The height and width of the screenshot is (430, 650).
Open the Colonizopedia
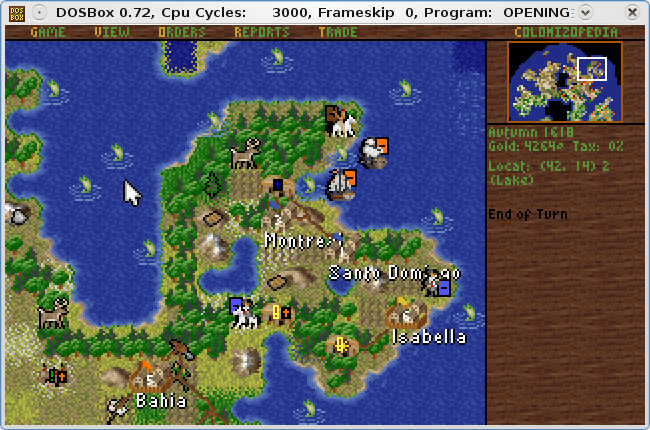tap(565, 32)
